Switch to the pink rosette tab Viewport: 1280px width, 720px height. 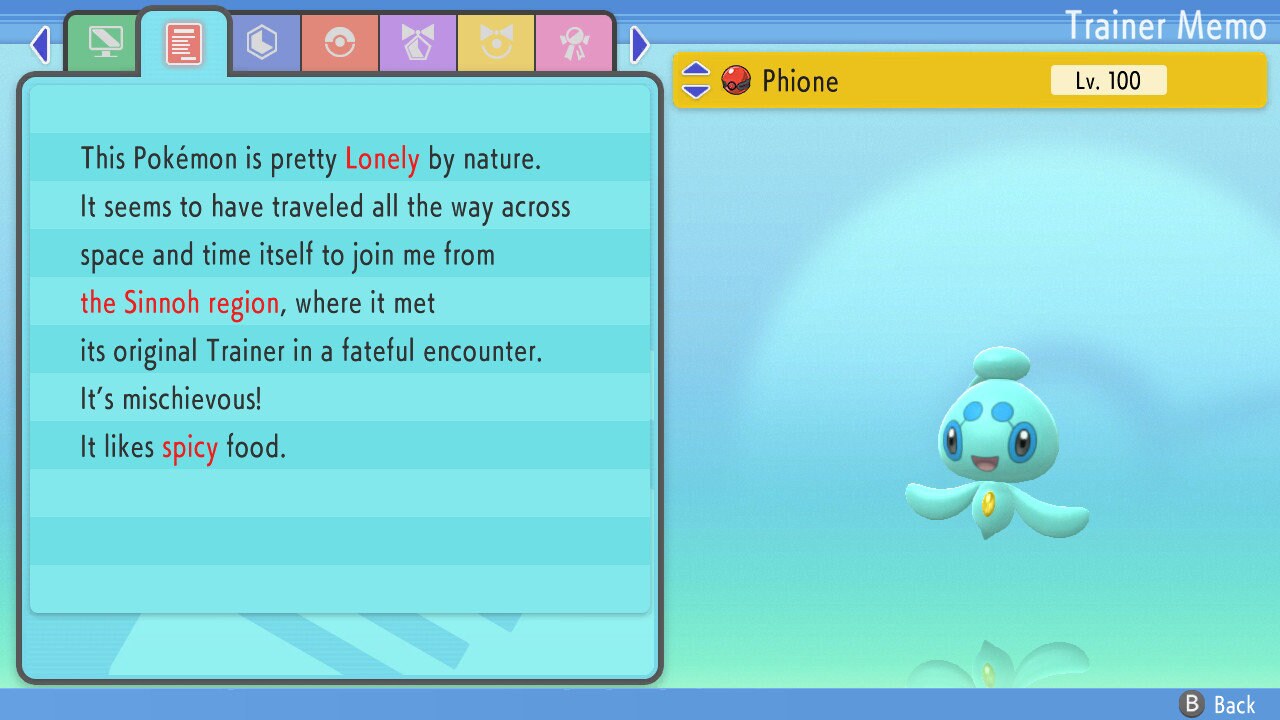click(574, 44)
